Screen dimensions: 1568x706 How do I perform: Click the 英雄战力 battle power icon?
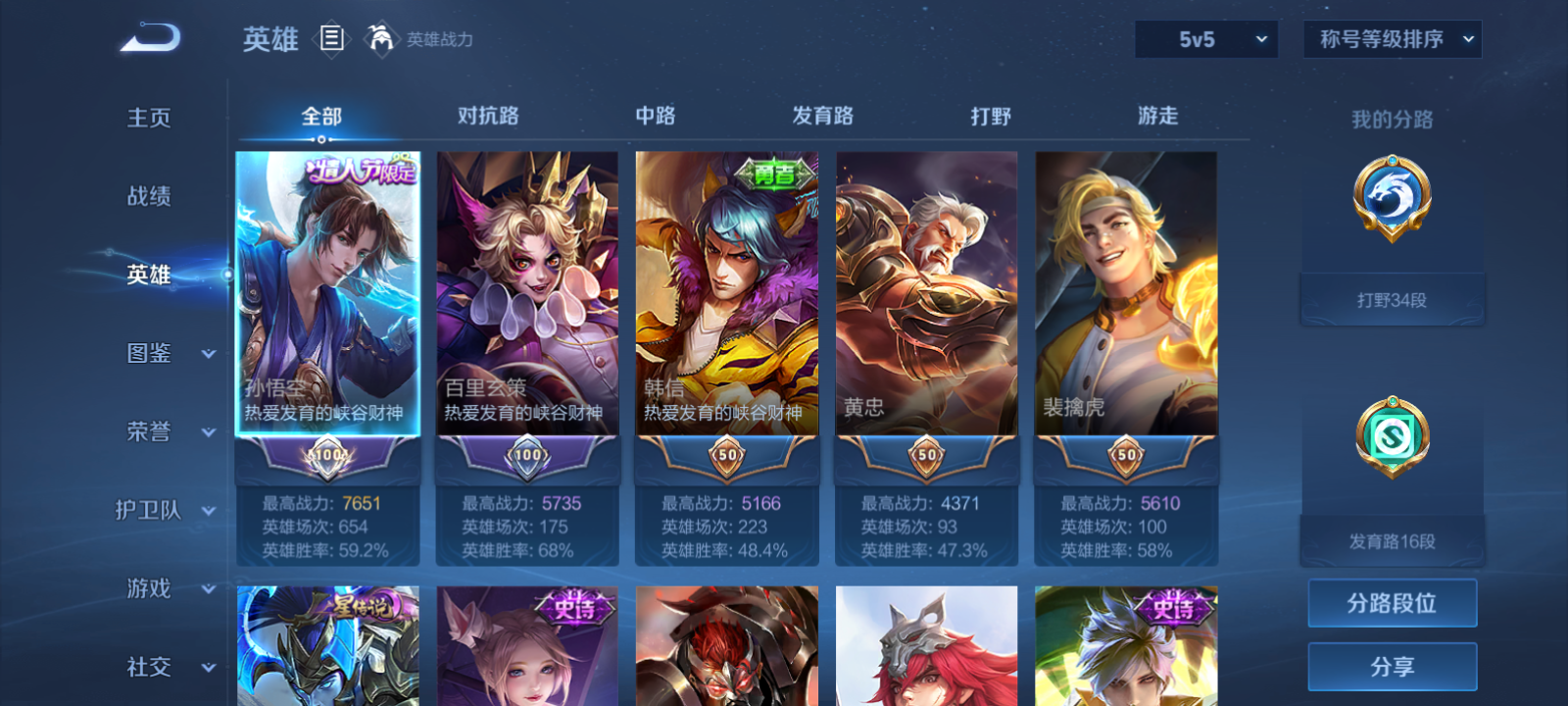381,40
